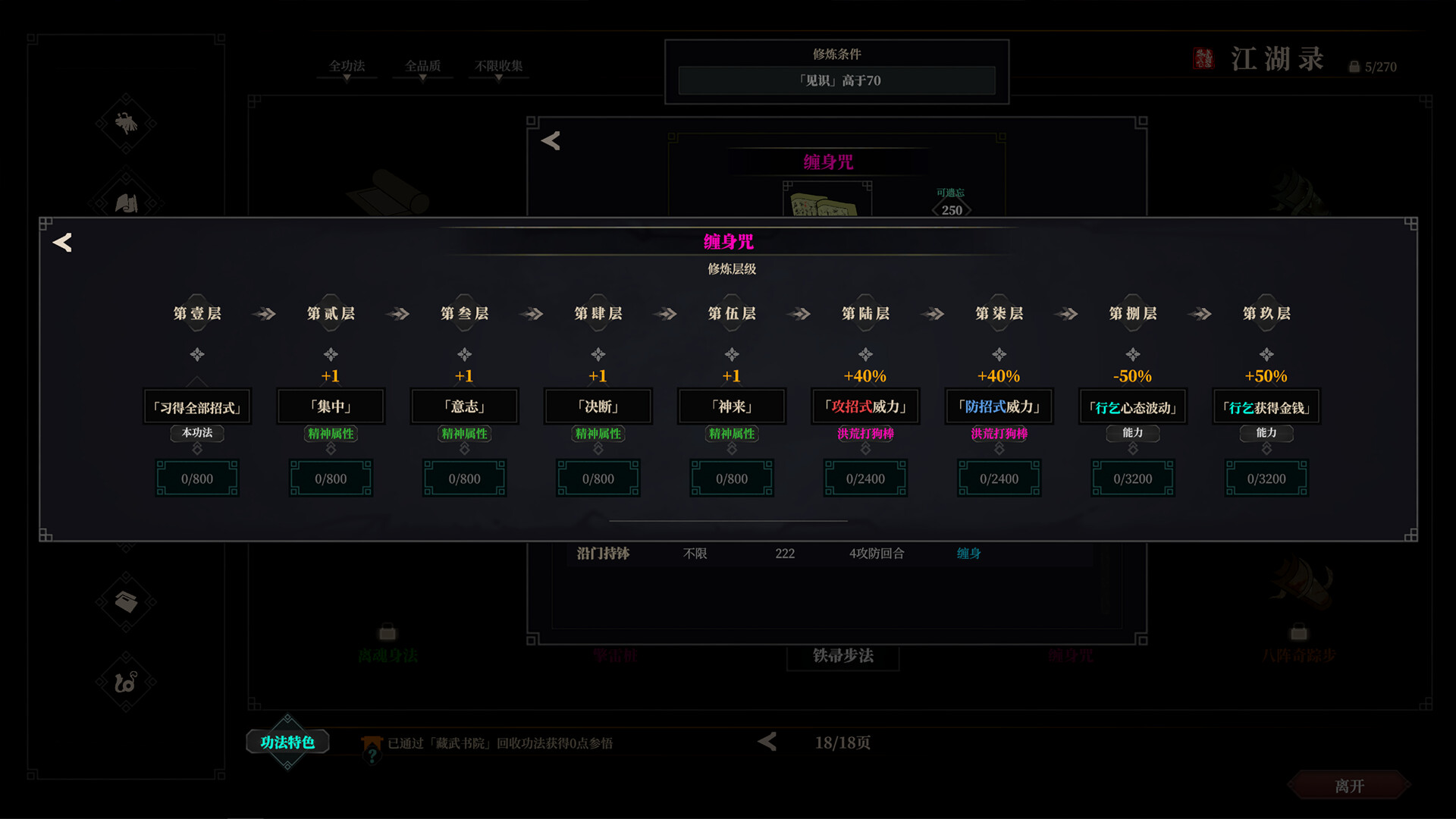Select the box icon in the lower left sidebar
1456x819 pixels.
point(127,603)
